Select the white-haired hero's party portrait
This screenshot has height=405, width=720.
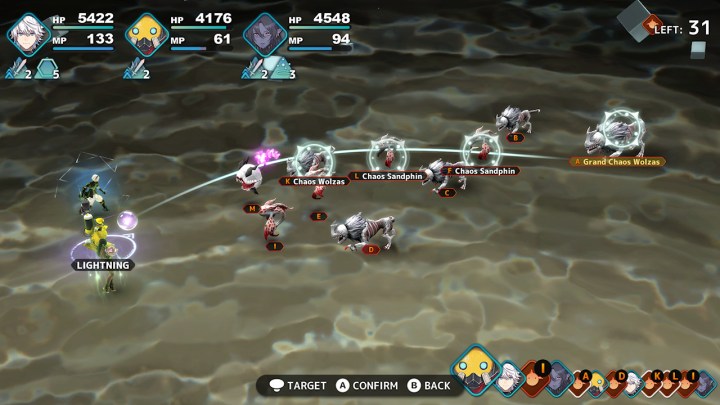click(28, 33)
